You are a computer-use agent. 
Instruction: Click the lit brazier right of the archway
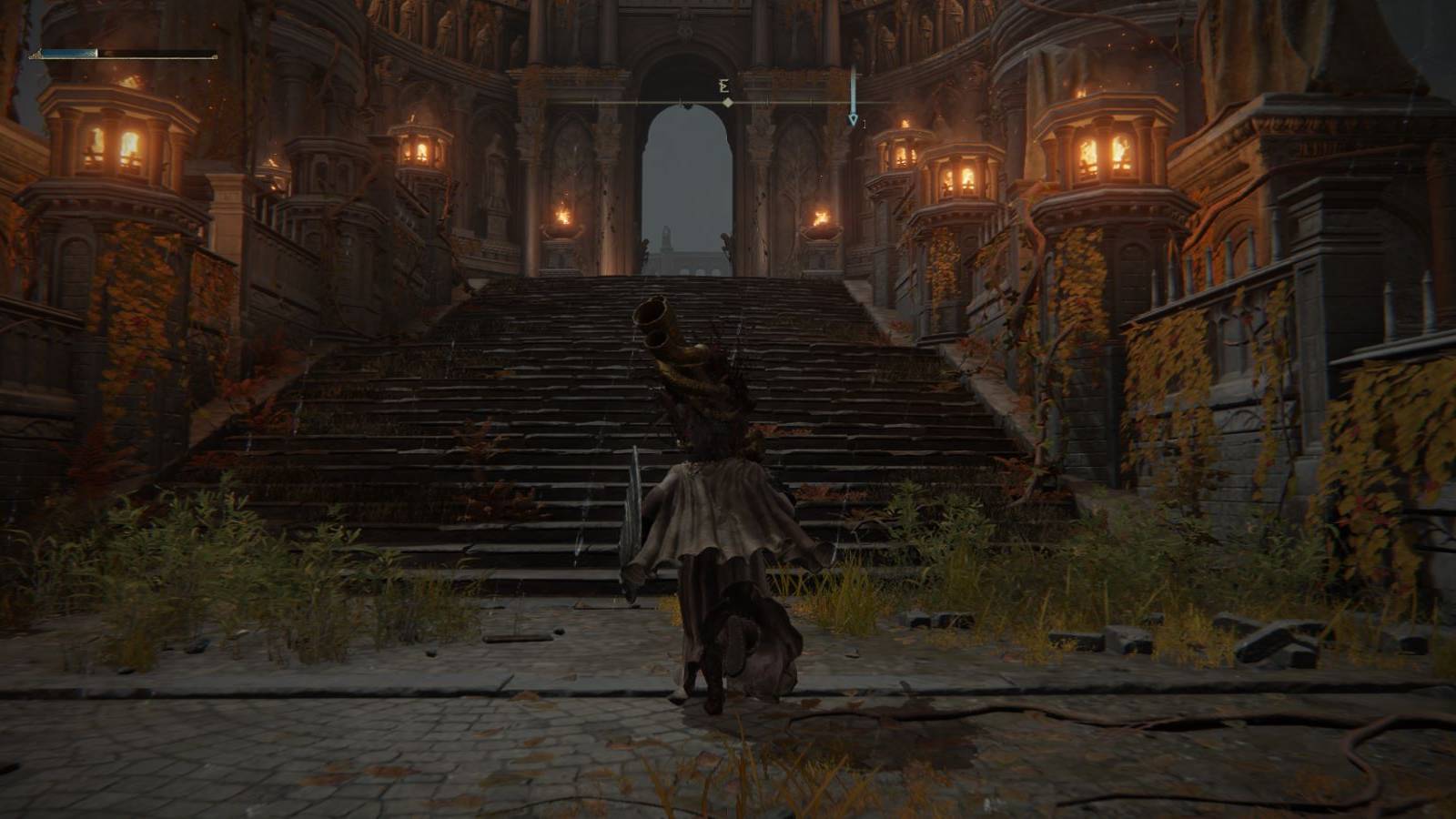(x=819, y=216)
